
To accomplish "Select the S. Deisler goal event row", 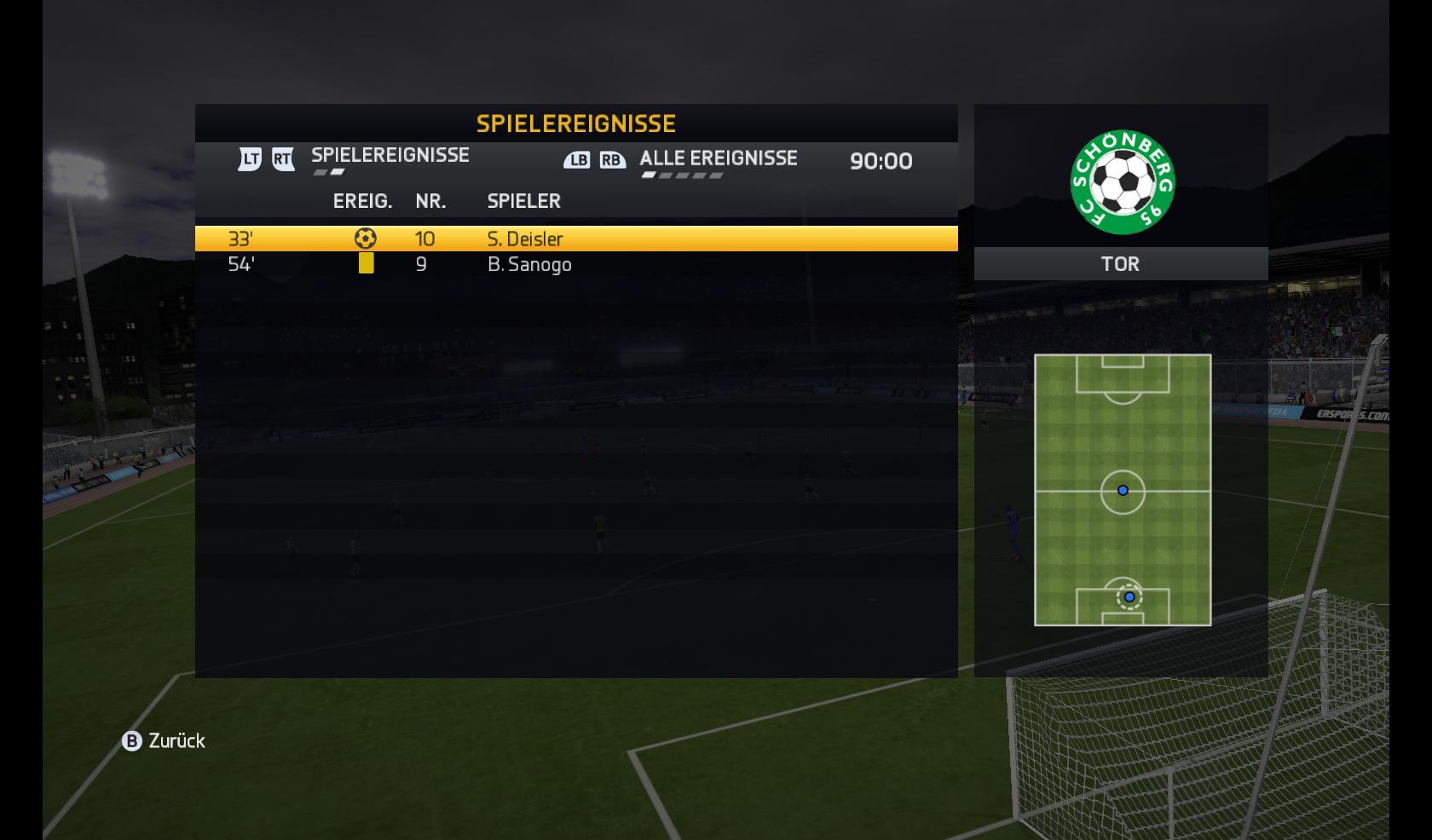I will click(x=575, y=239).
